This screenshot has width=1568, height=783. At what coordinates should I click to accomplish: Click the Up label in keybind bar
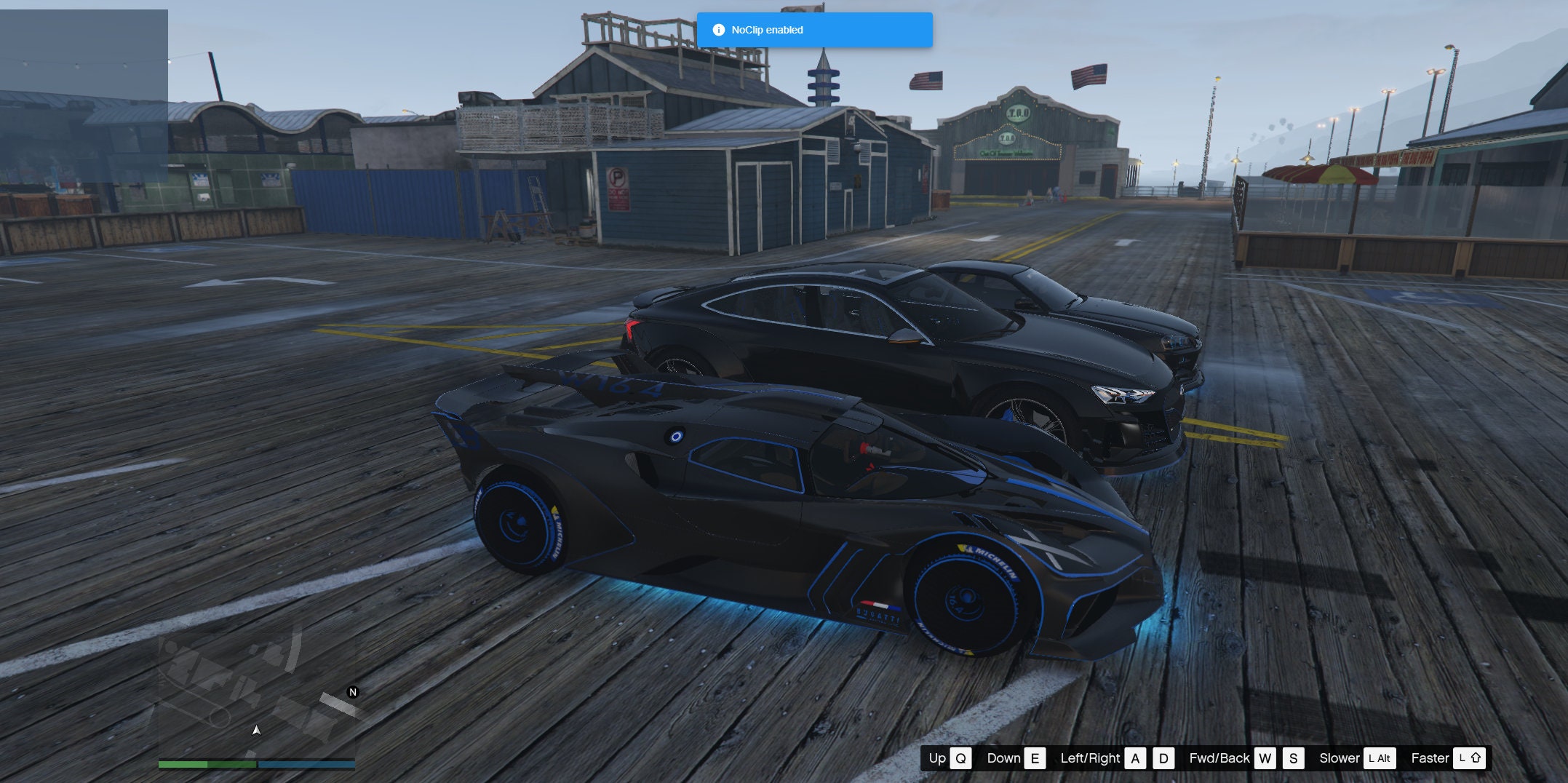(938, 758)
